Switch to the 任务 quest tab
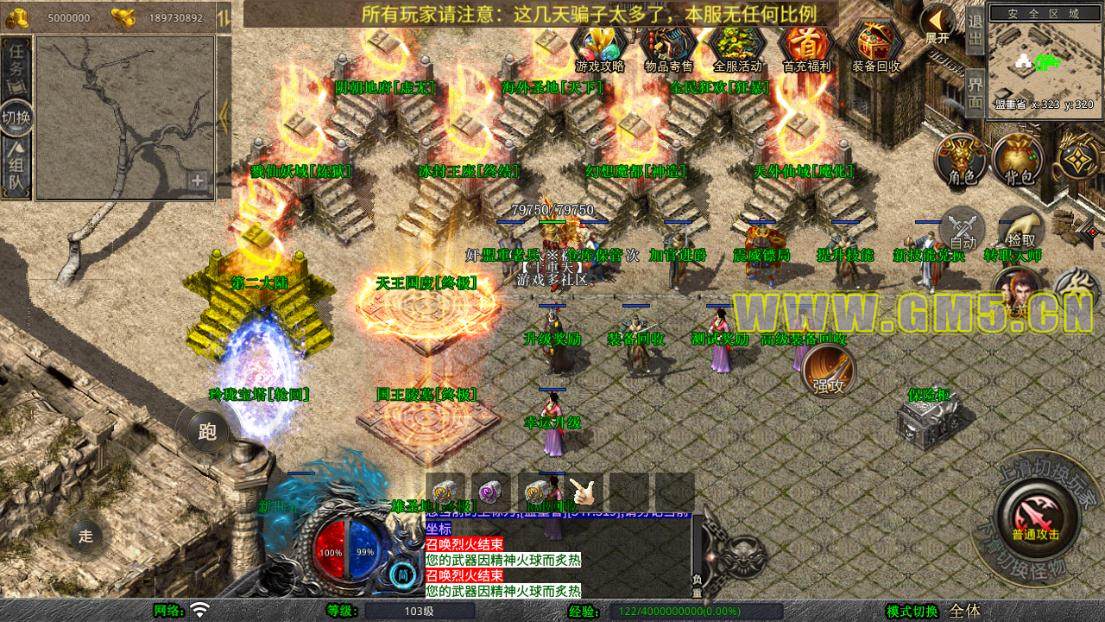1105x622 pixels. [x=17, y=66]
